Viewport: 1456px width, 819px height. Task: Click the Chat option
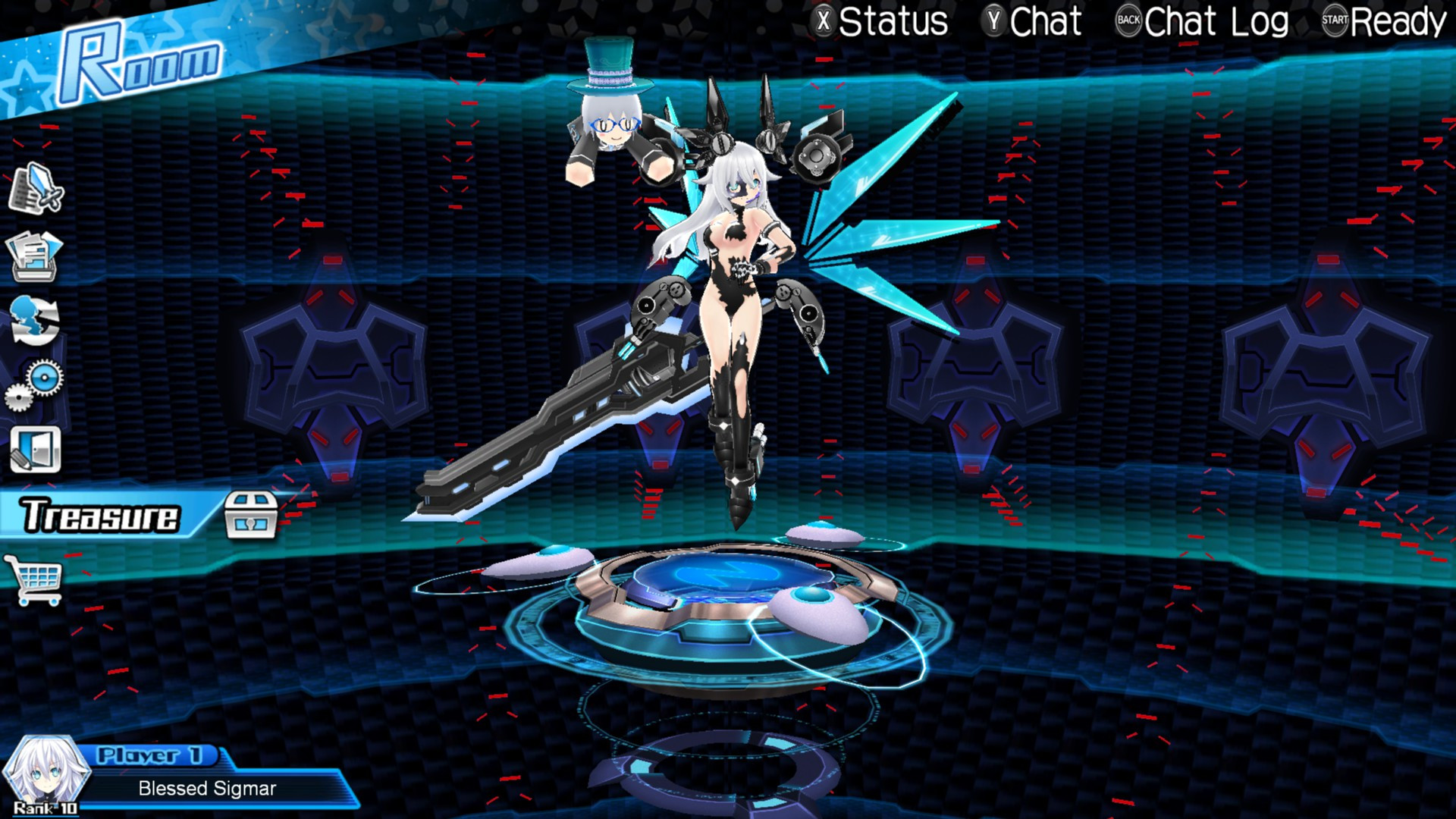pyautogui.click(x=1049, y=21)
